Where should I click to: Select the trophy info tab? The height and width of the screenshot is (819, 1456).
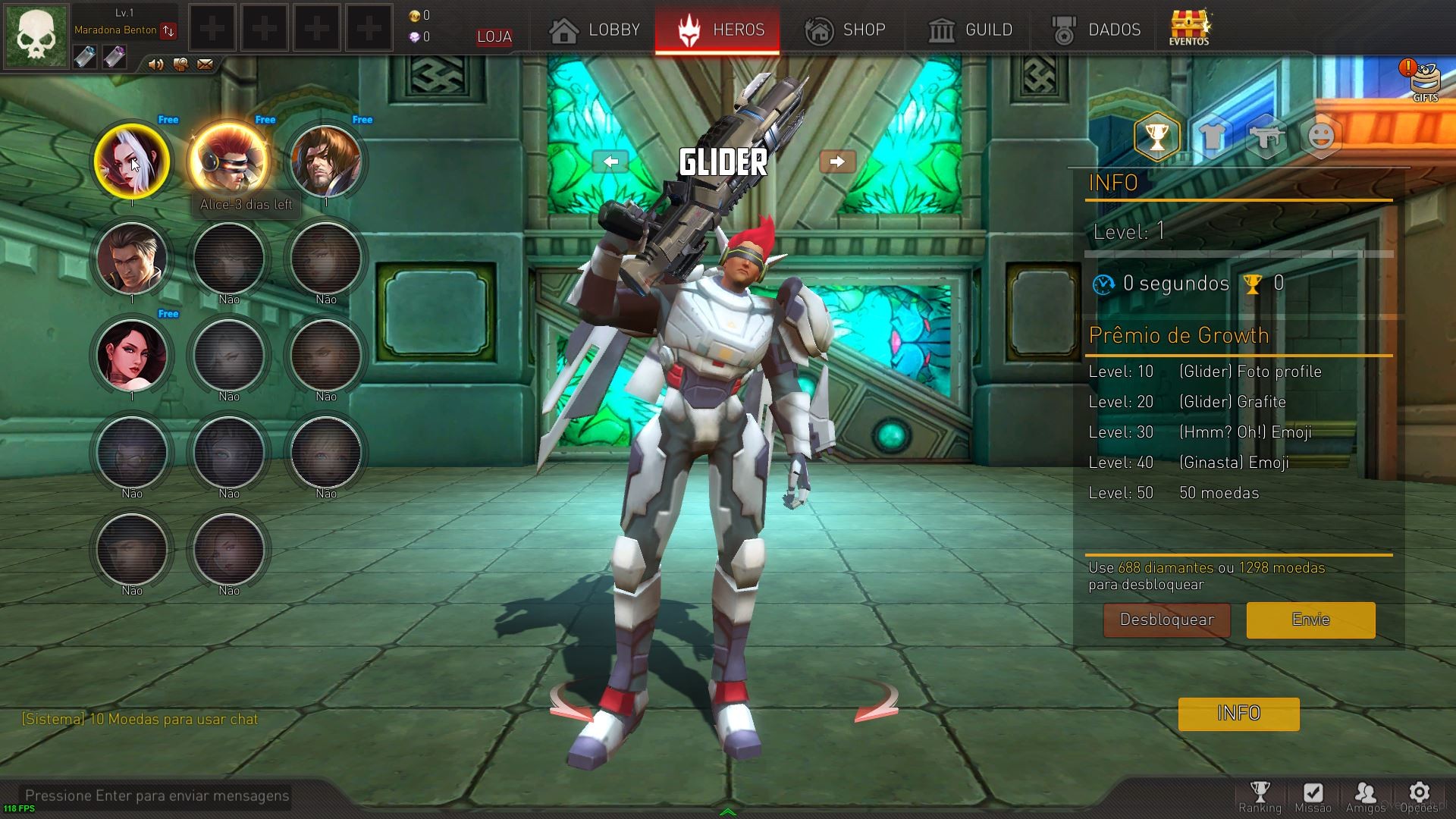tap(1156, 137)
